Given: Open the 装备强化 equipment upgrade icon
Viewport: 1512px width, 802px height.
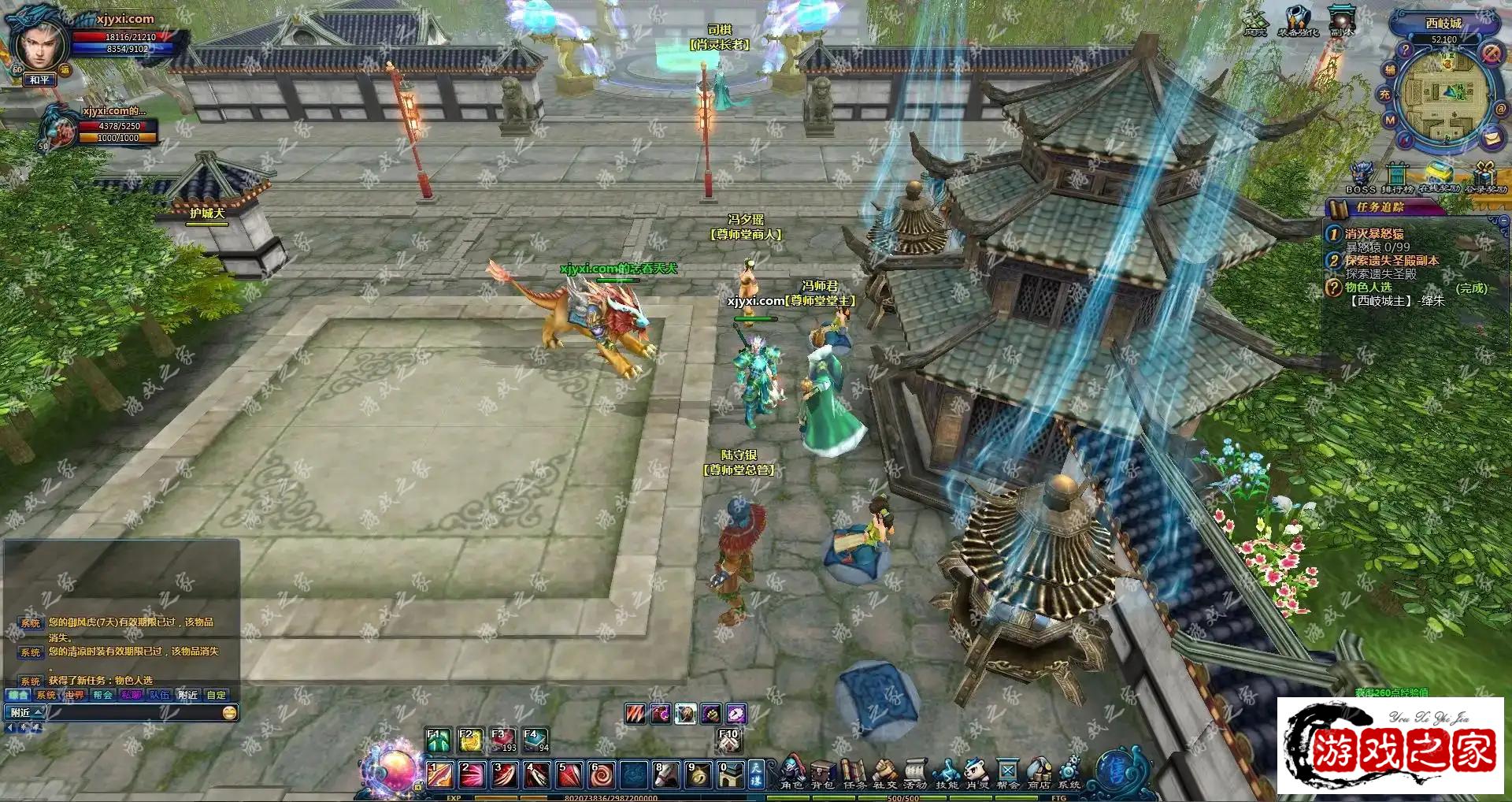Looking at the screenshot, I should pyautogui.click(x=1298, y=20).
